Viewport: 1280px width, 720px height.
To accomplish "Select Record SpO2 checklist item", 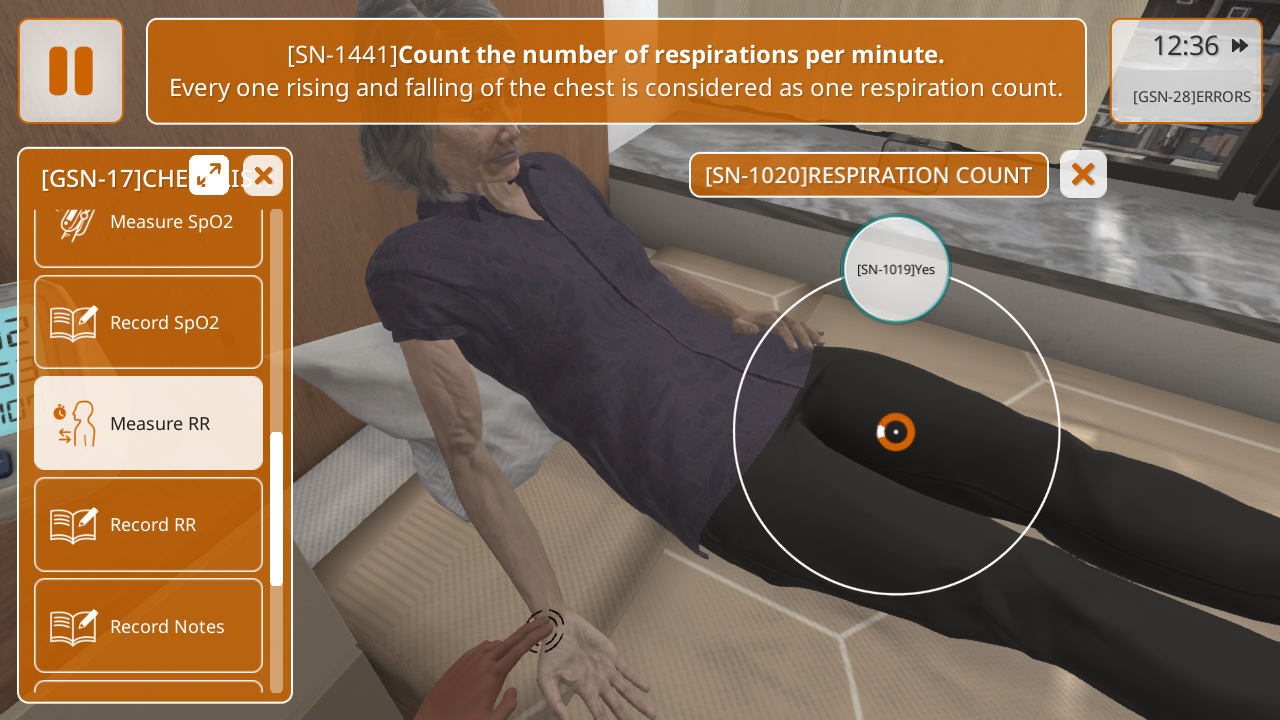I will (149, 322).
